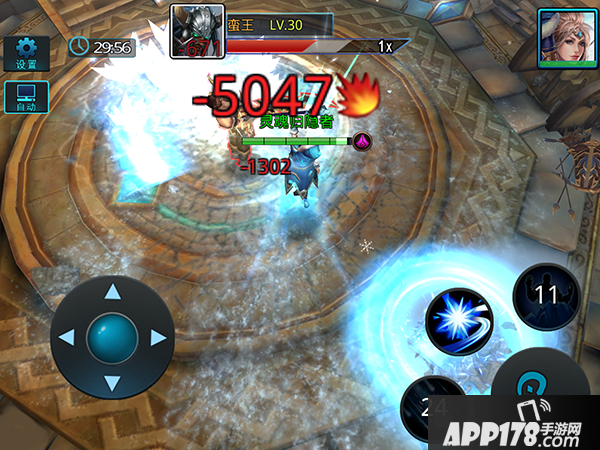The width and height of the screenshot is (600, 450).
Task: Click the left arrow on the joystick
Action: click(67, 338)
